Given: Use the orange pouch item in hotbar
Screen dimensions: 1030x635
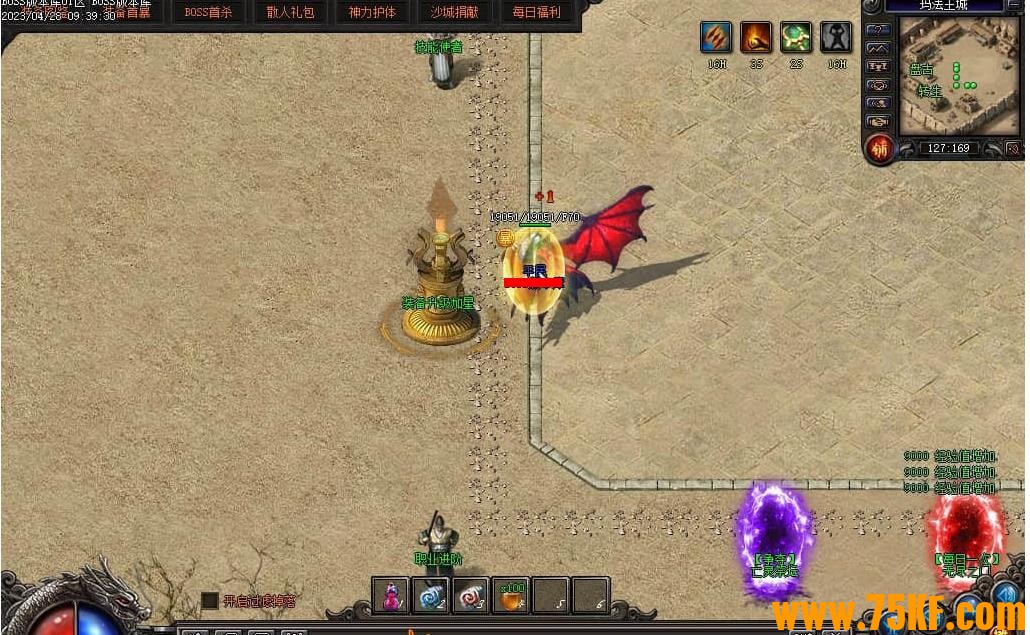Looking at the screenshot, I should [511, 595].
